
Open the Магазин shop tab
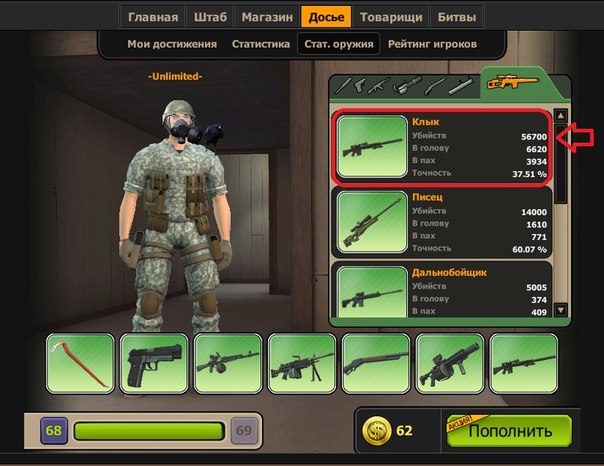tap(265, 17)
